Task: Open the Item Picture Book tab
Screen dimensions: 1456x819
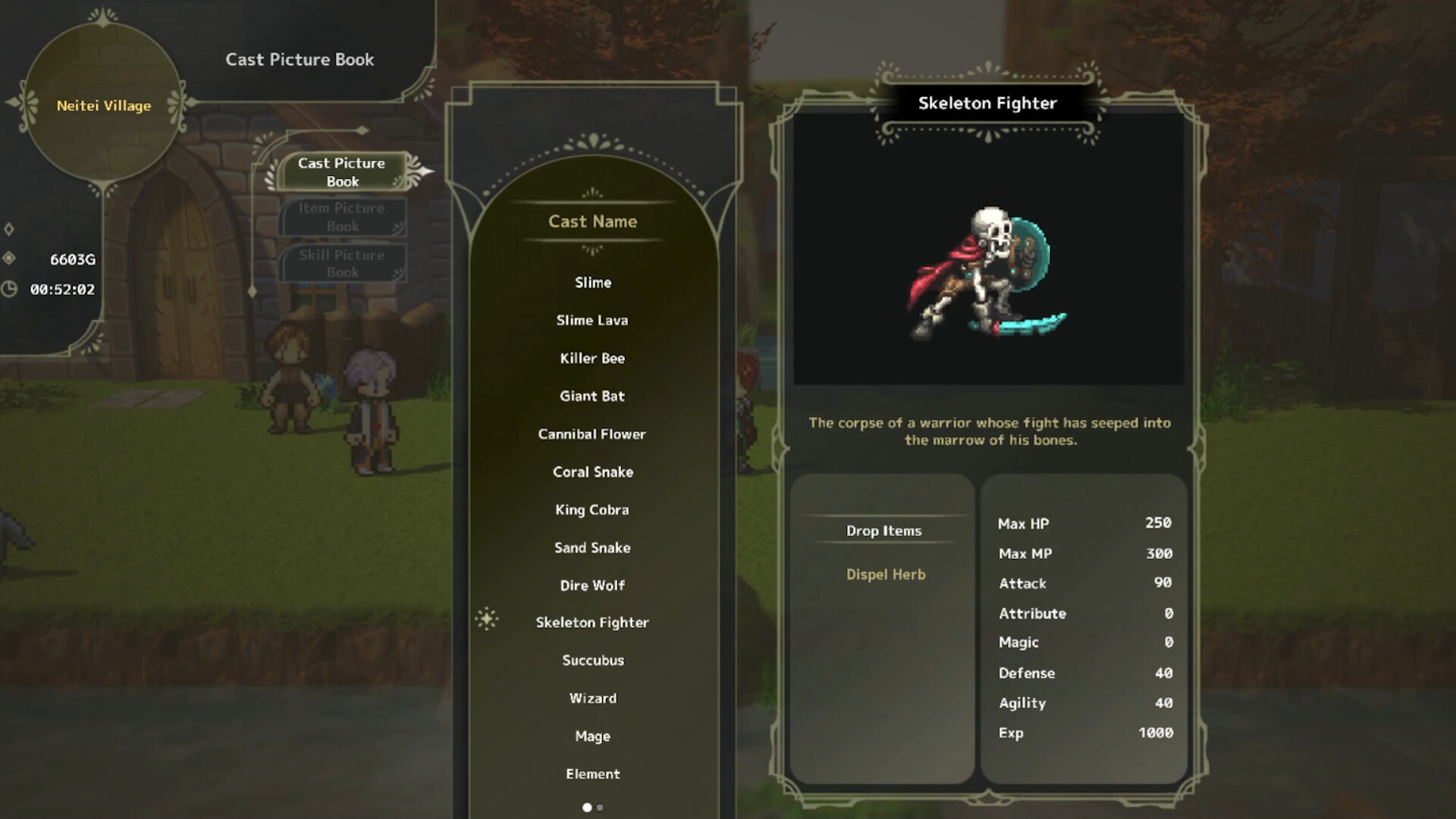Action: point(342,216)
